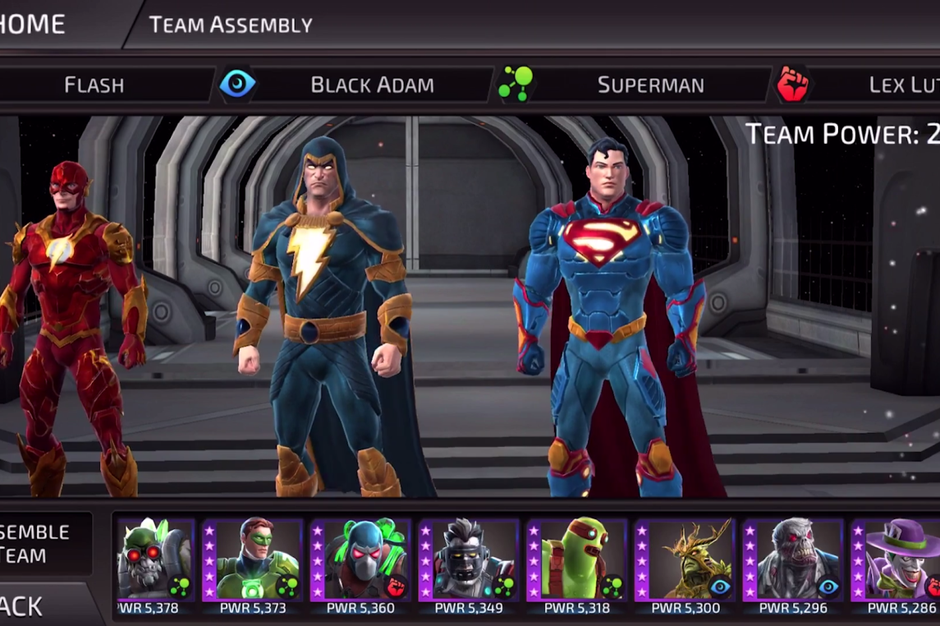The width and height of the screenshot is (940, 626).
Task: Select the Flash team slot header
Action: 94,84
